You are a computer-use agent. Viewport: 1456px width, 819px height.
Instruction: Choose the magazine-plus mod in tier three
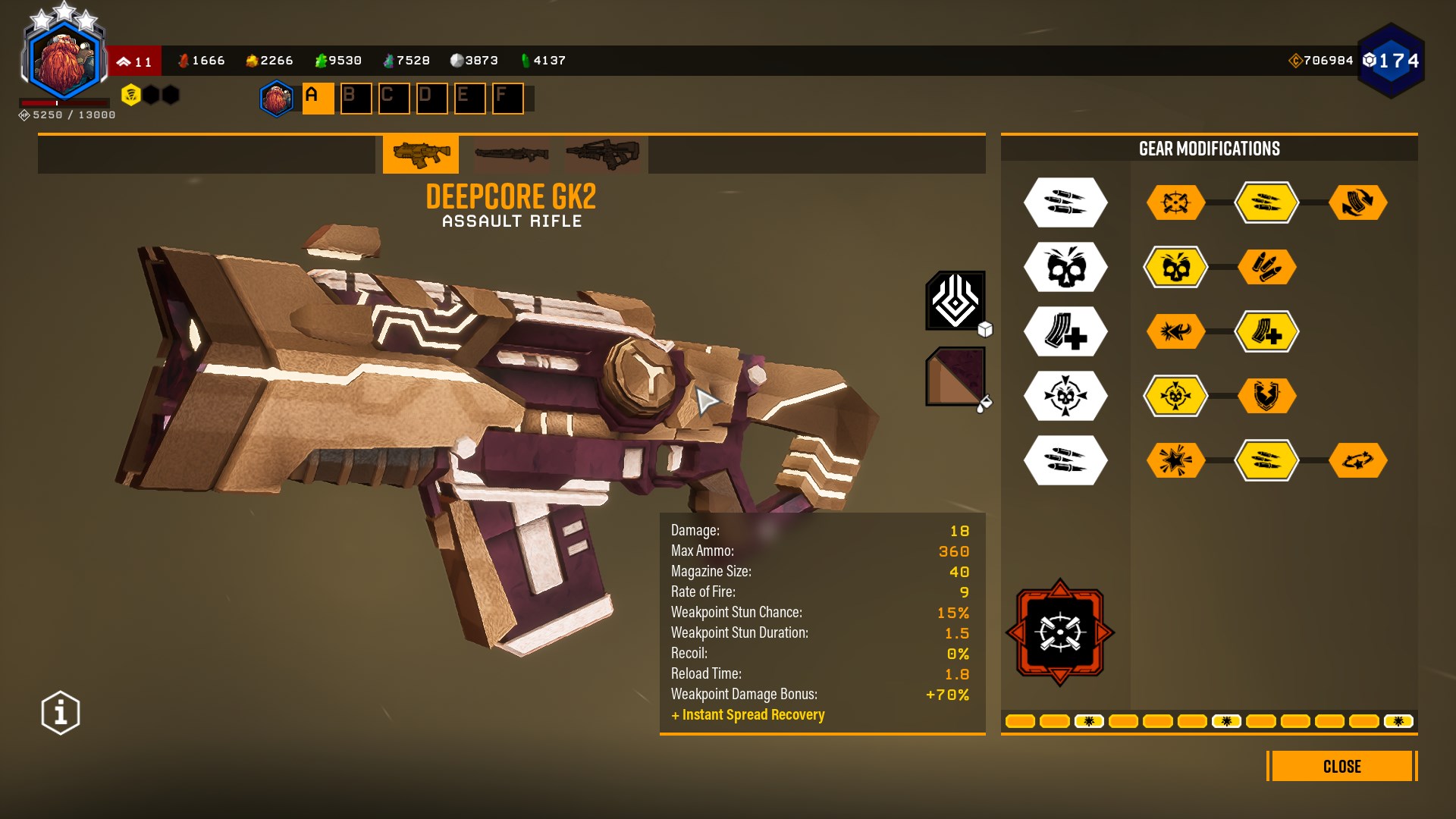[1266, 331]
